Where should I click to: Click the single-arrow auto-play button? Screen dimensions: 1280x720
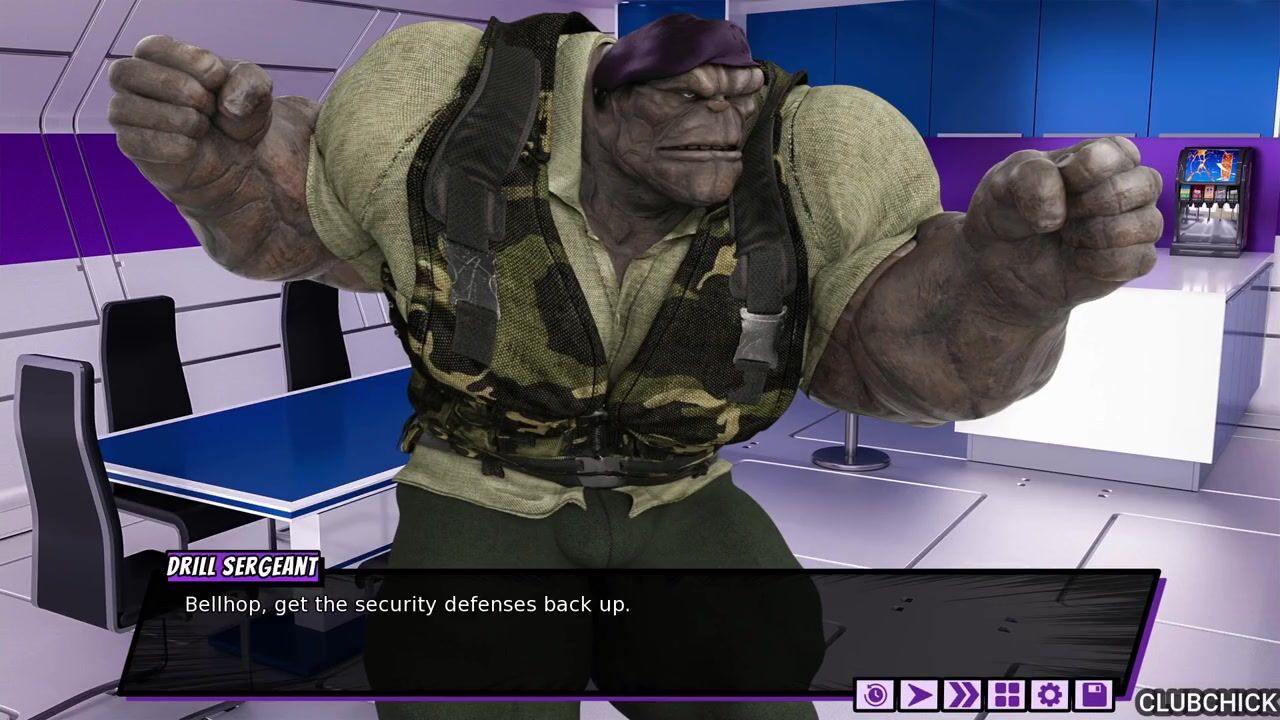point(918,695)
